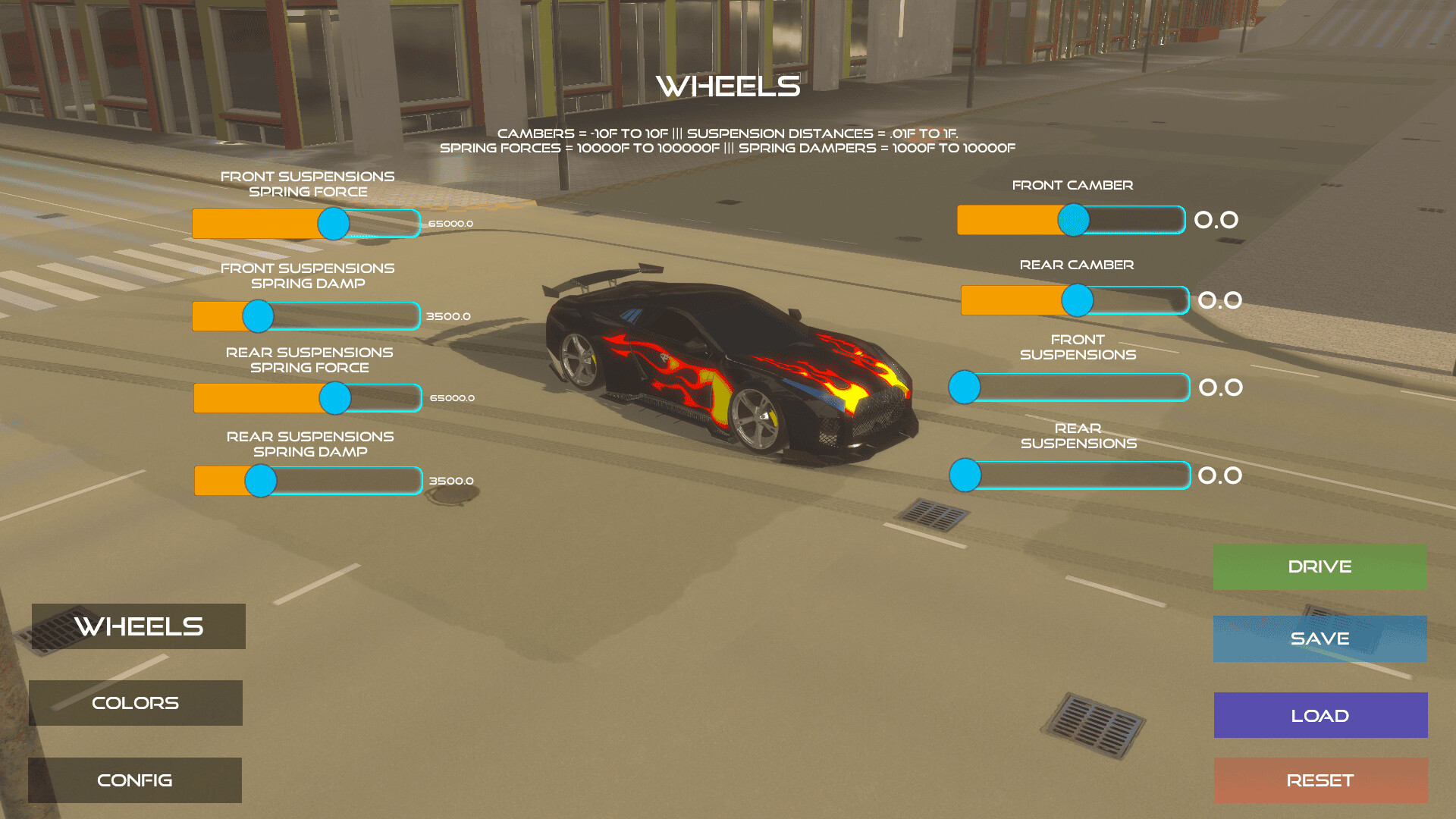
Task: Adjust the Rear Suspensions Spring Damp slider
Action: coord(260,481)
